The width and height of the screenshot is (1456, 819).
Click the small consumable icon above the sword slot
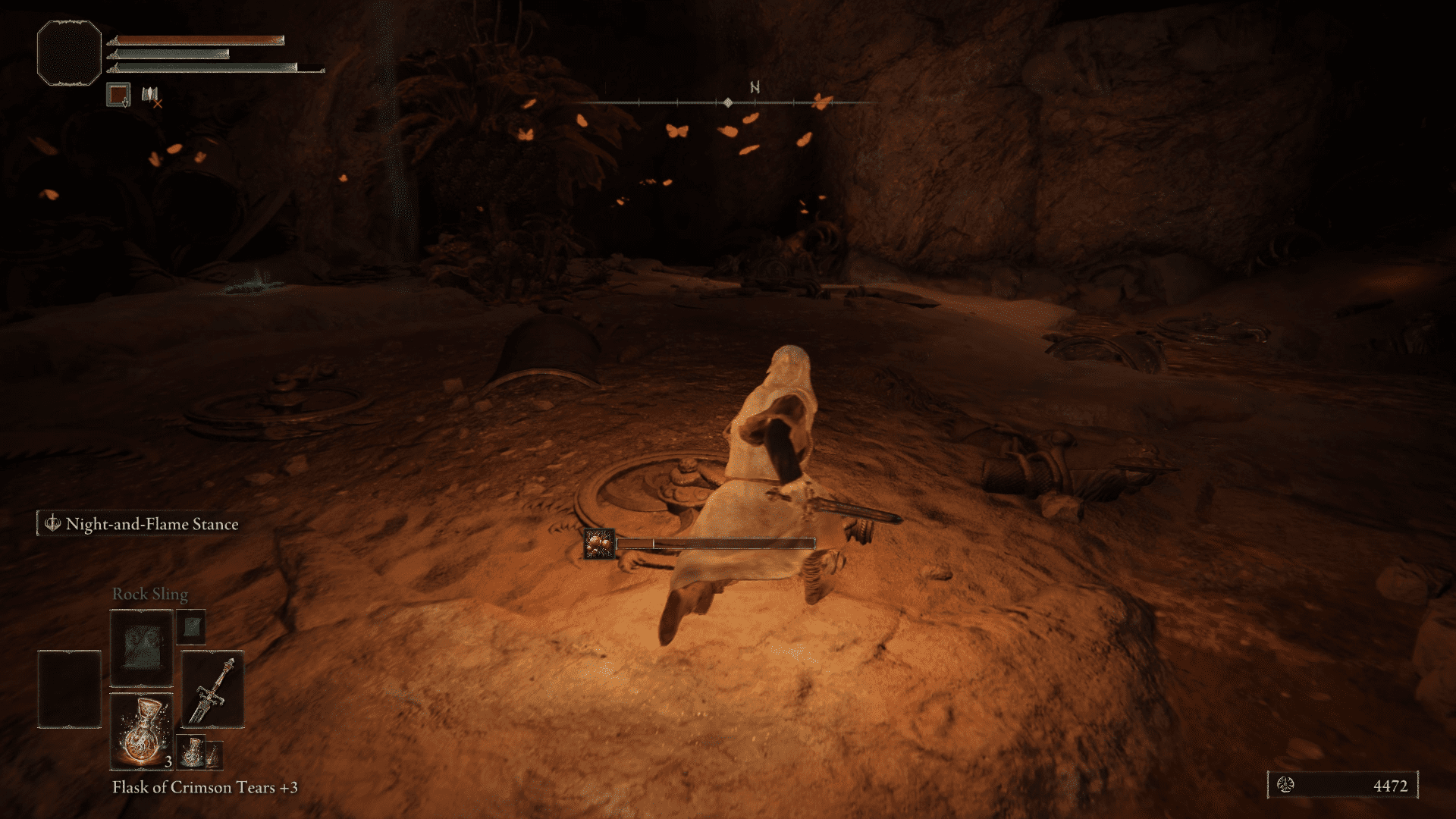(x=191, y=628)
